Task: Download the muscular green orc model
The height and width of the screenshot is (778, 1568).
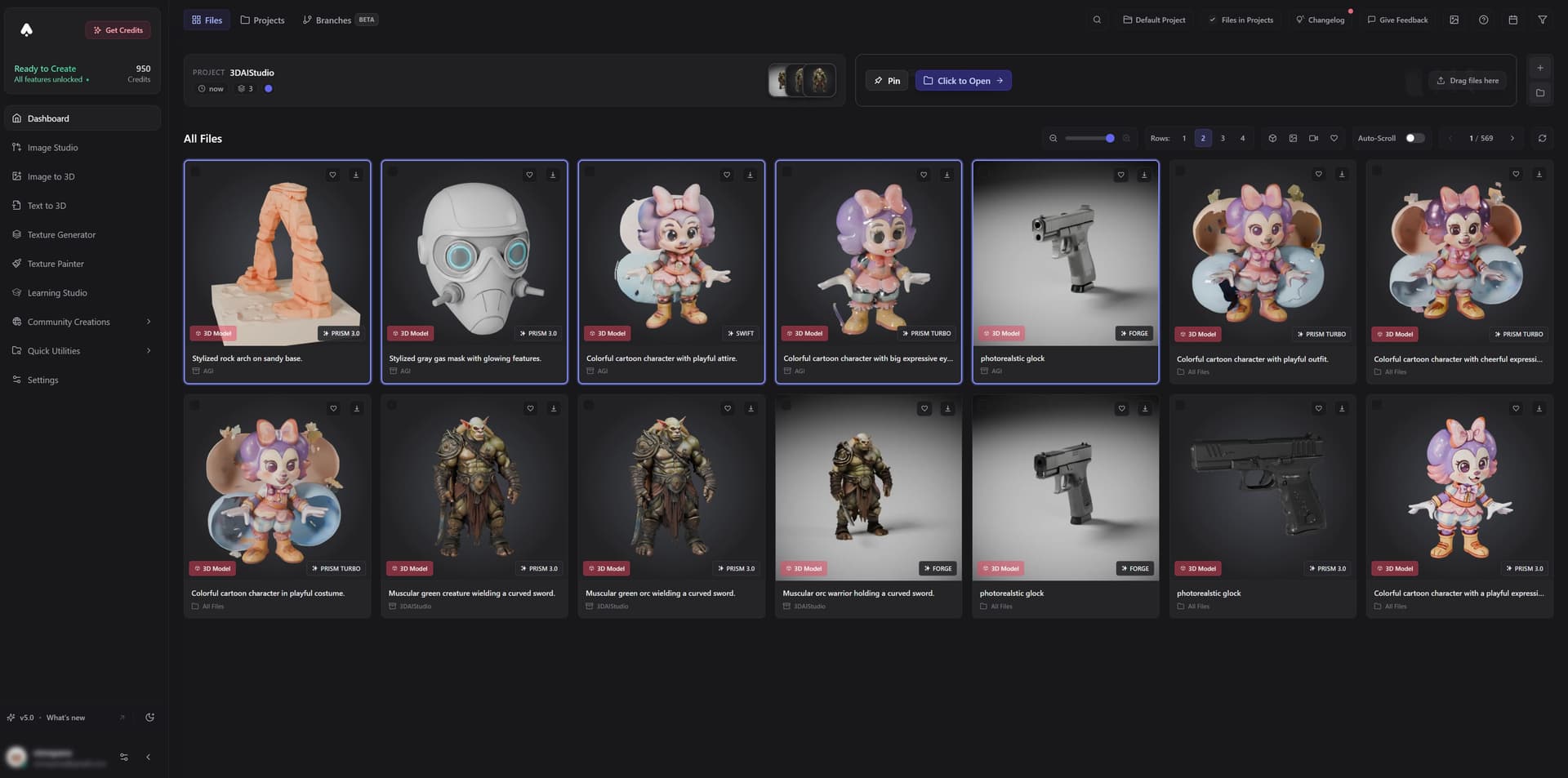Action: [750, 408]
